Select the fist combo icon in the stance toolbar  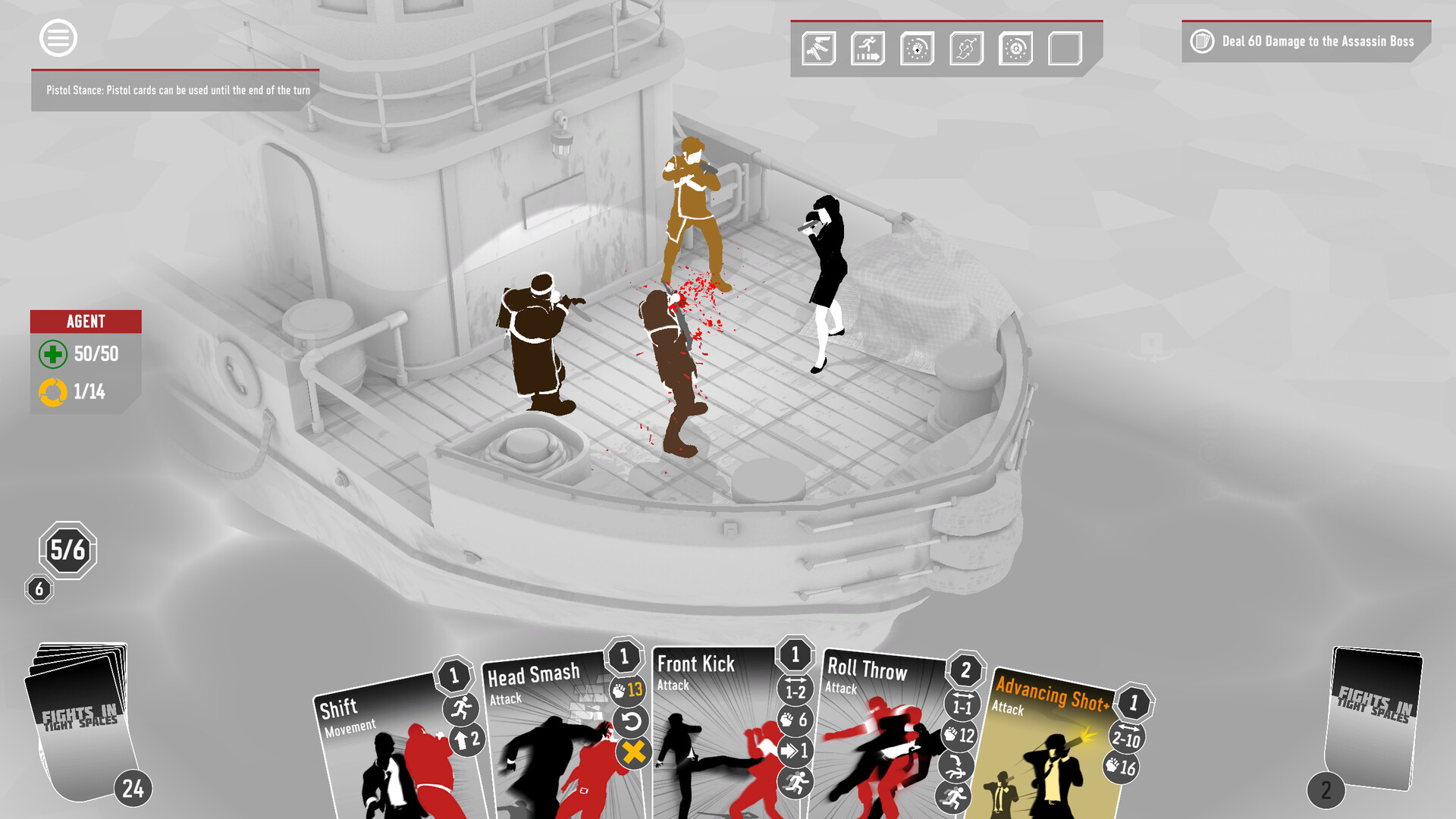pyautogui.click(x=918, y=49)
